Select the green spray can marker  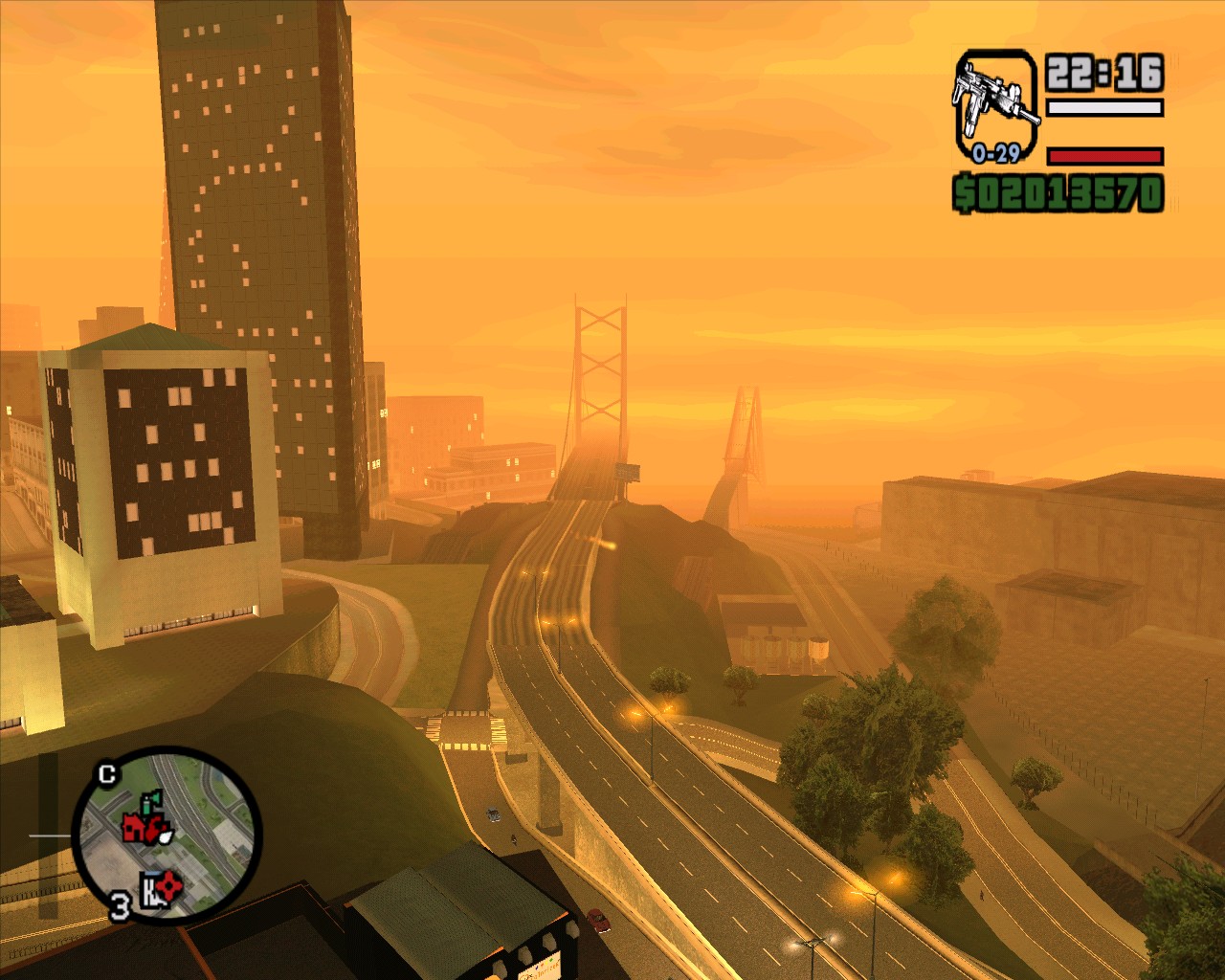[x=151, y=802]
